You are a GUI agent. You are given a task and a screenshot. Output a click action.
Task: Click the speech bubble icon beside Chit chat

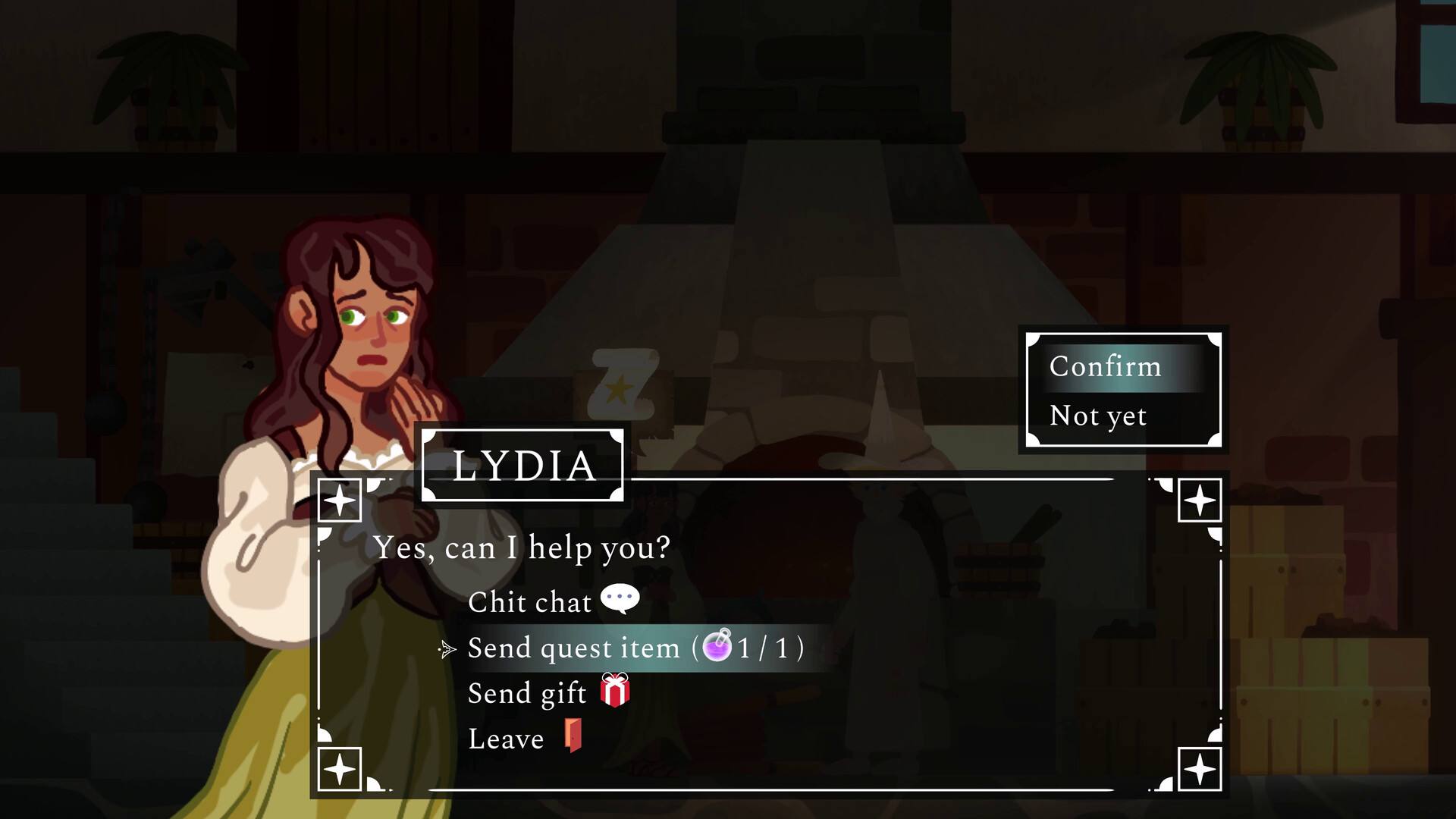(620, 598)
